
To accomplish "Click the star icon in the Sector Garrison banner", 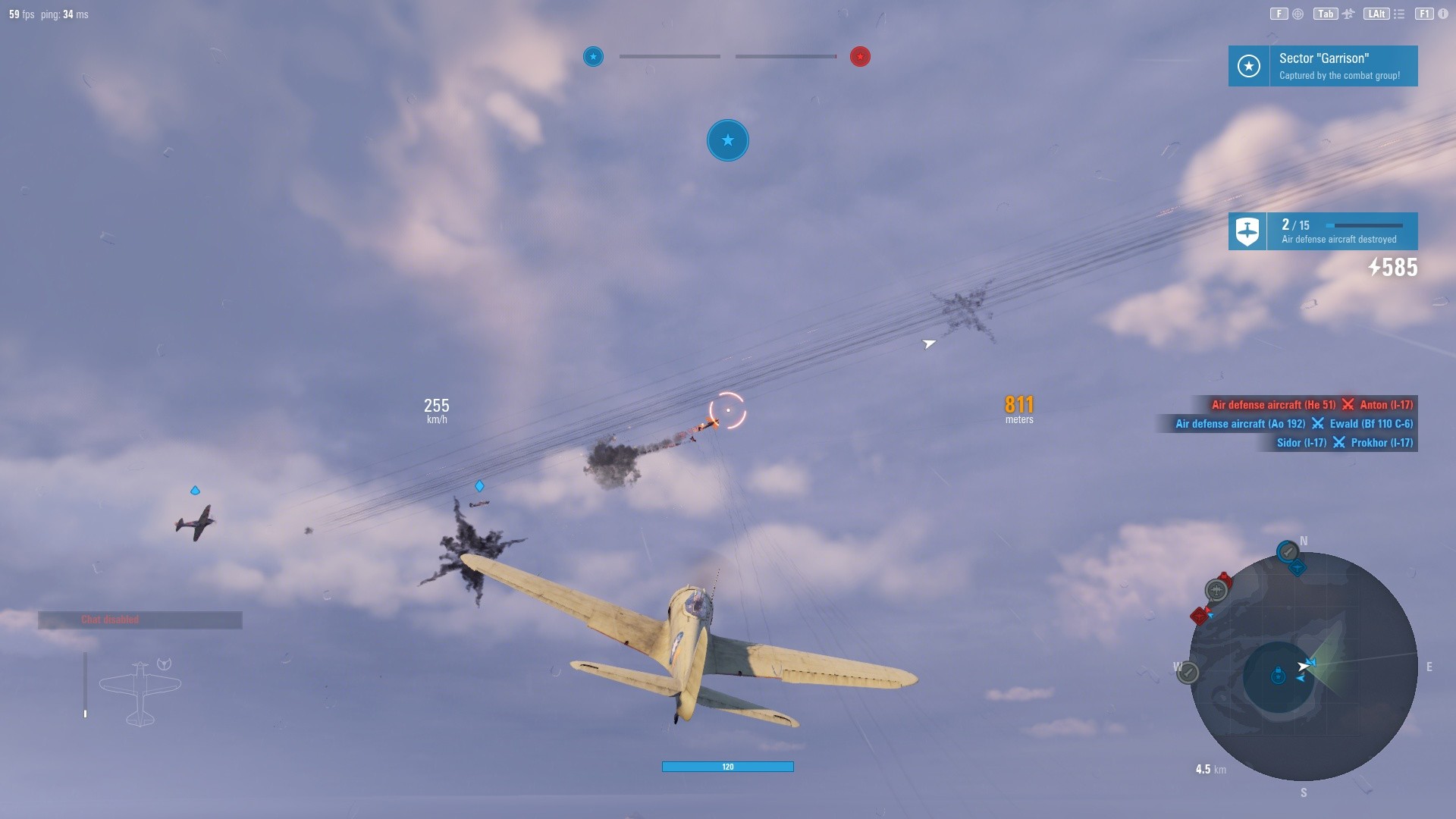I will pos(1248,66).
